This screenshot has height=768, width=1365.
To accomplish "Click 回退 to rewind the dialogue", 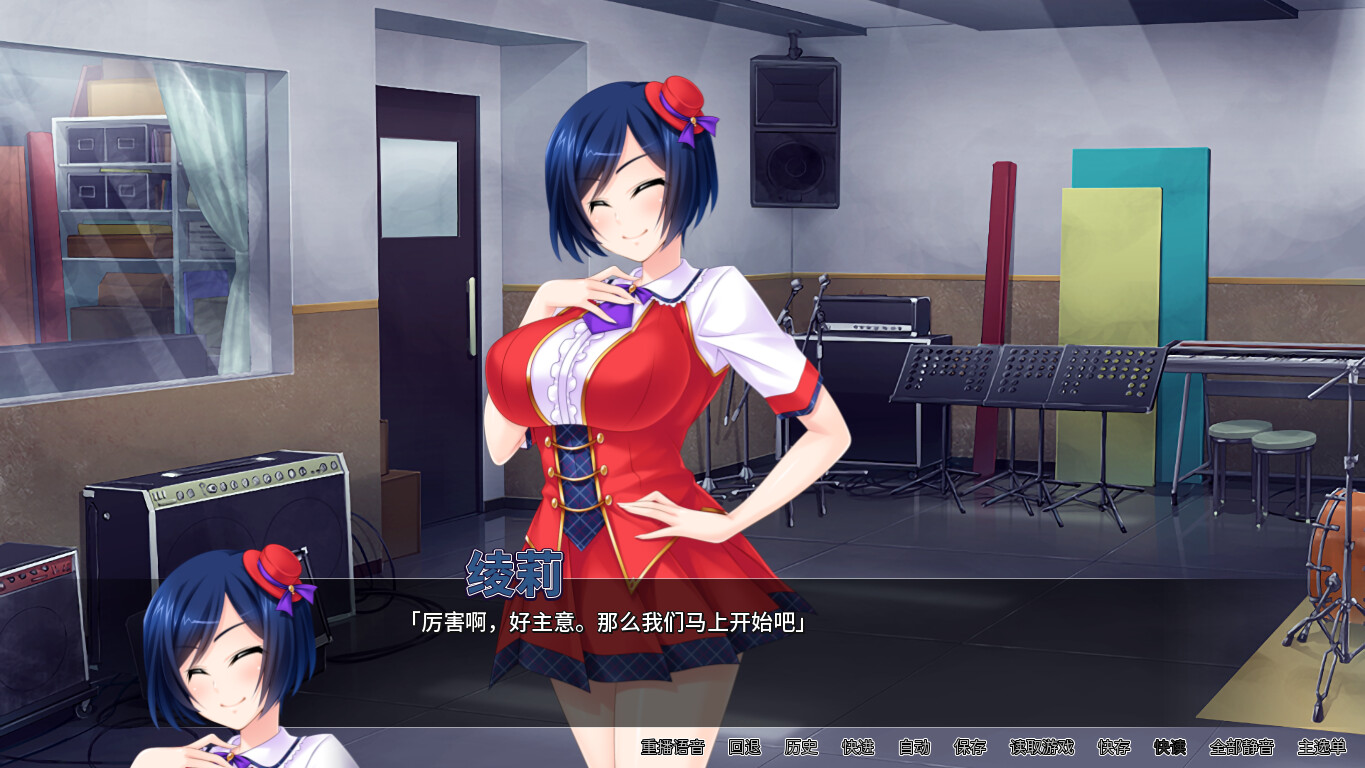I will tap(746, 747).
